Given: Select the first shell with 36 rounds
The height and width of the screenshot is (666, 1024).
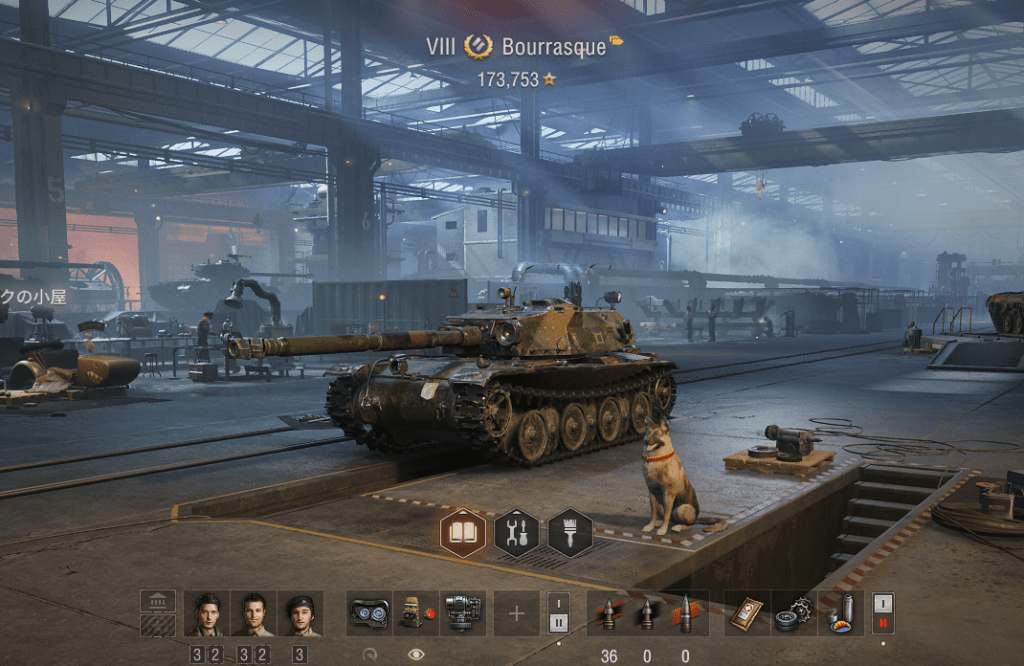Looking at the screenshot, I should tap(608, 613).
